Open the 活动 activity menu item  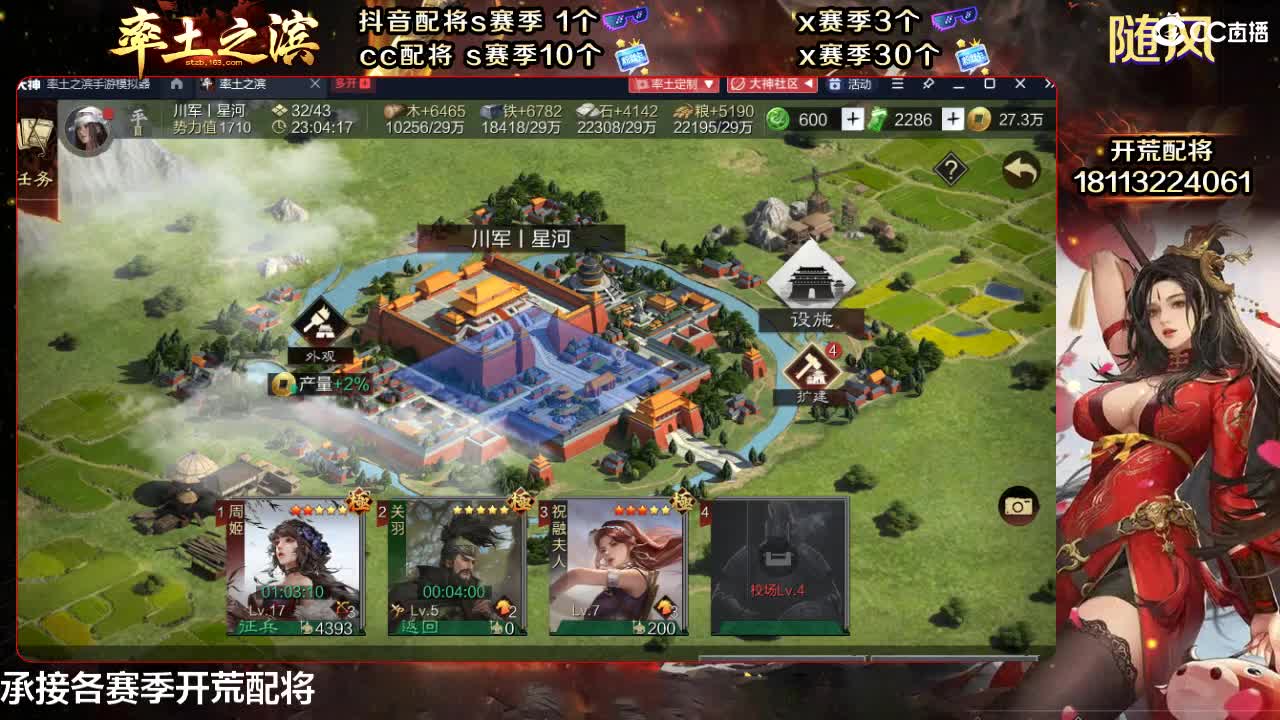(x=862, y=84)
